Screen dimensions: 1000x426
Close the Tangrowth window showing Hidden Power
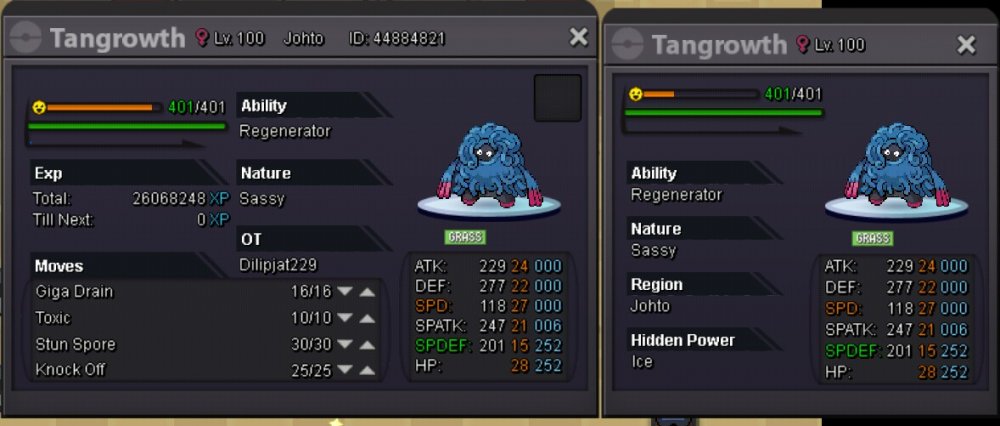pyautogui.click(x=966, y=45)
